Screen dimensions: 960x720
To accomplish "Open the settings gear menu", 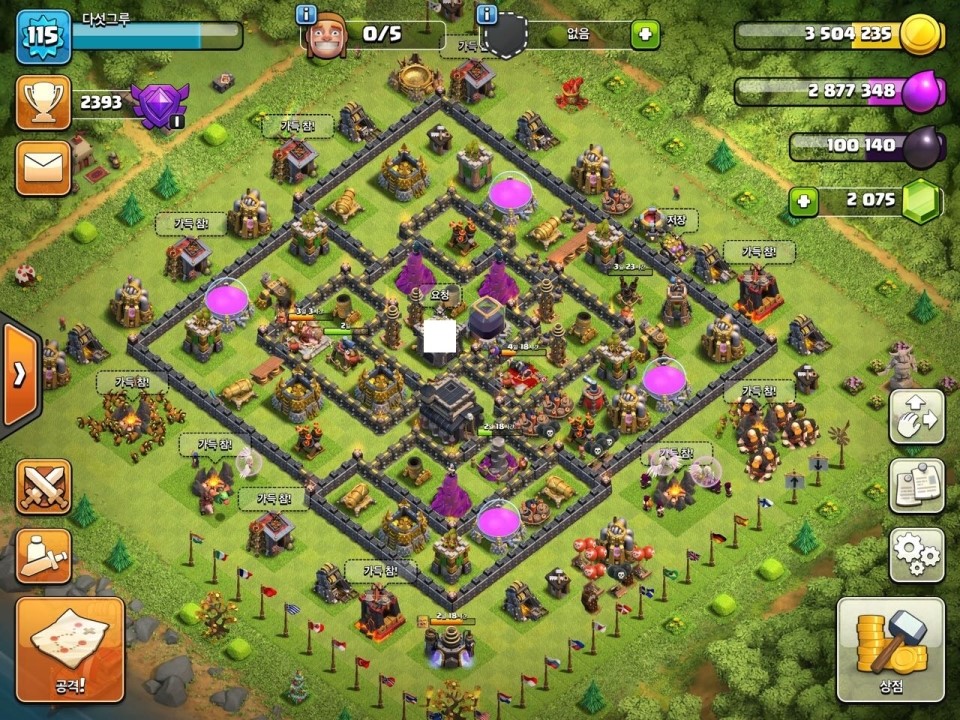I will (x=917, y=552).
